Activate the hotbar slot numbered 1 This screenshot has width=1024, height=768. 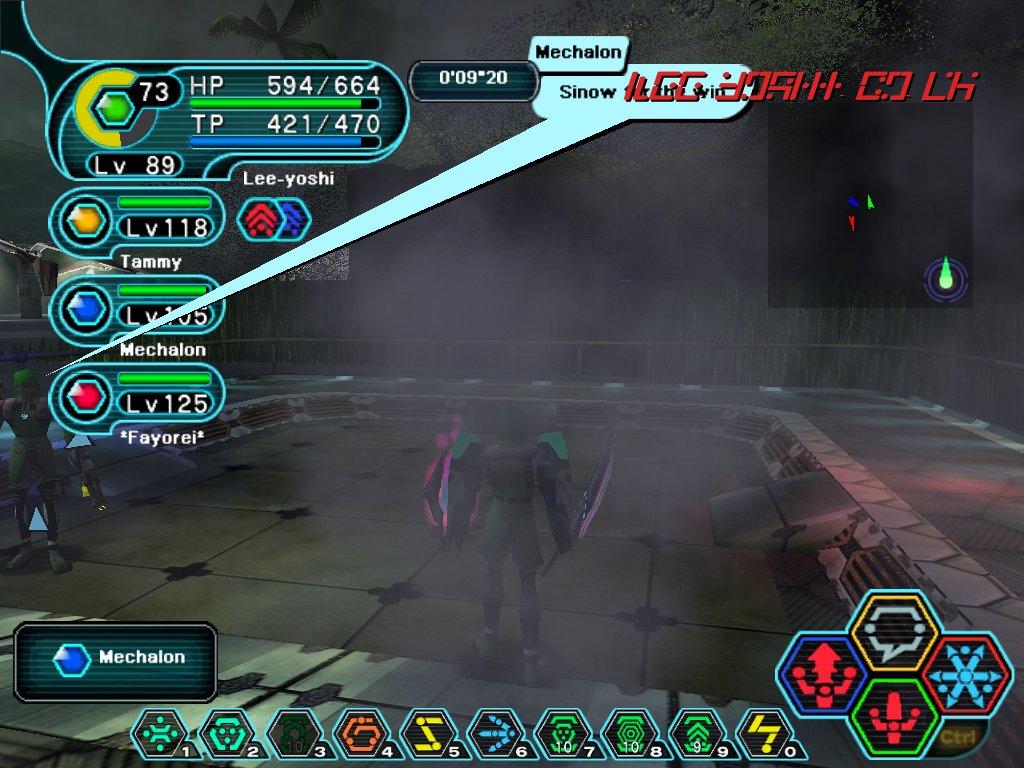(160, 736)
